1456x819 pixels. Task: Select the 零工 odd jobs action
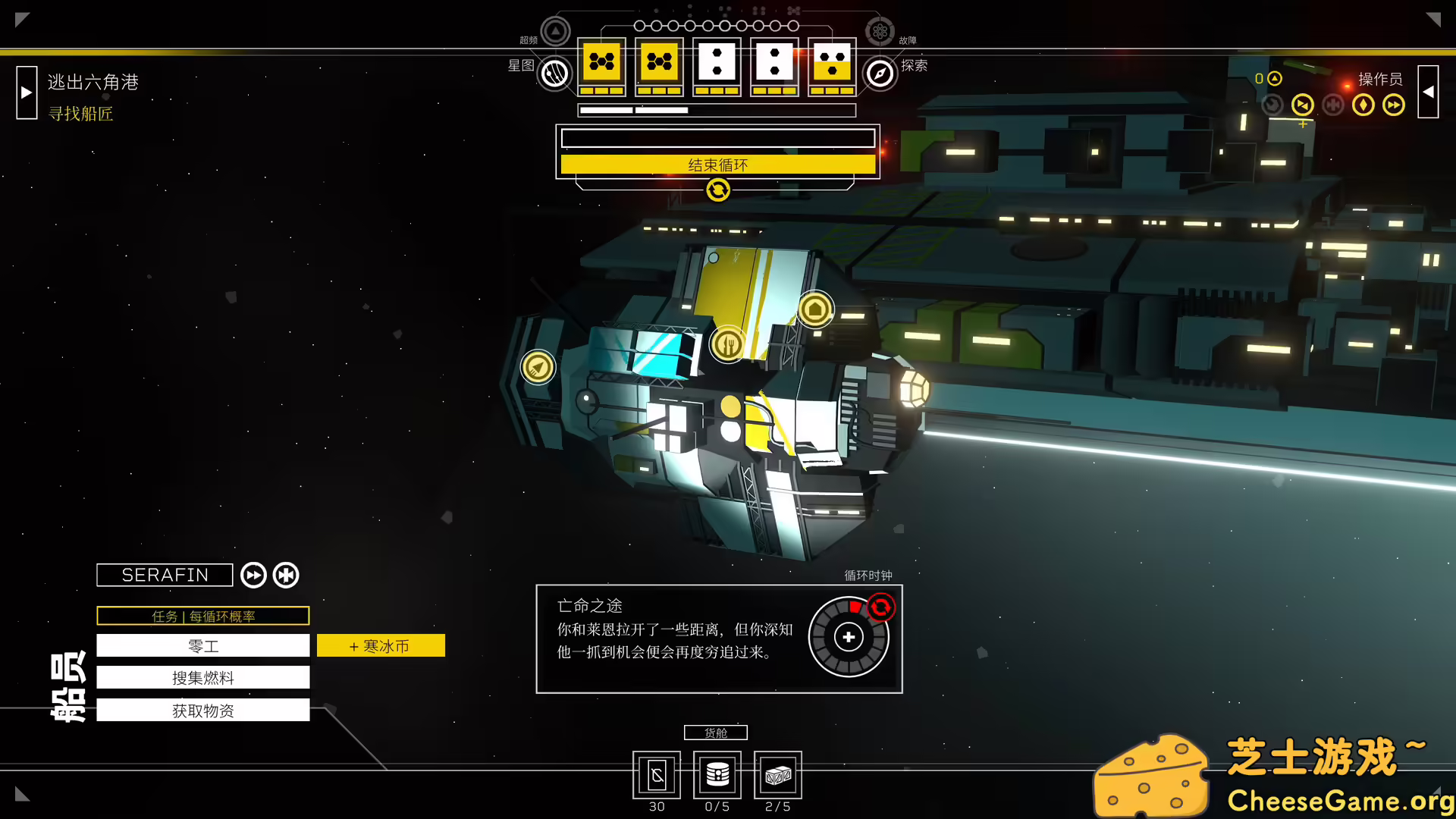(x=202, y=645)
